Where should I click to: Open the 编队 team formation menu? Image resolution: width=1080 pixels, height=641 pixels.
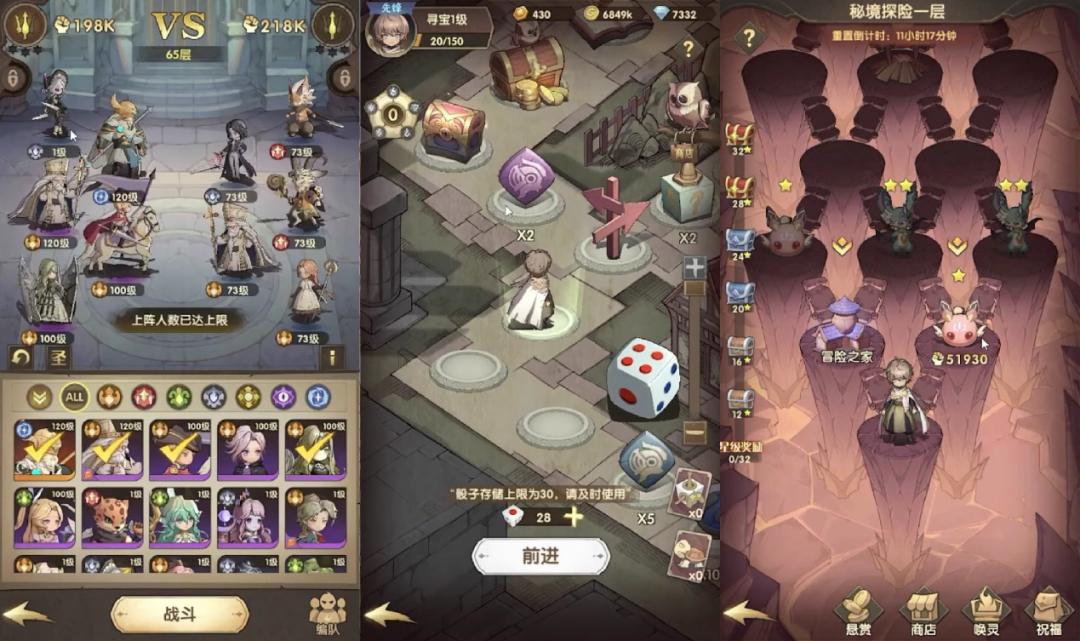click(326, 611)
